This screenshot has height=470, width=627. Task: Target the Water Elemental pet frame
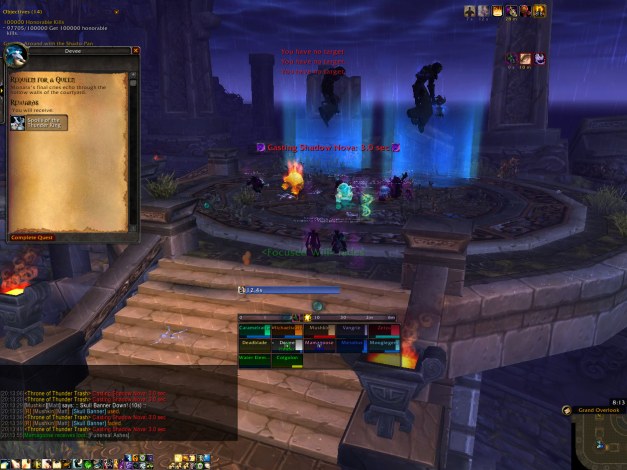254,357
